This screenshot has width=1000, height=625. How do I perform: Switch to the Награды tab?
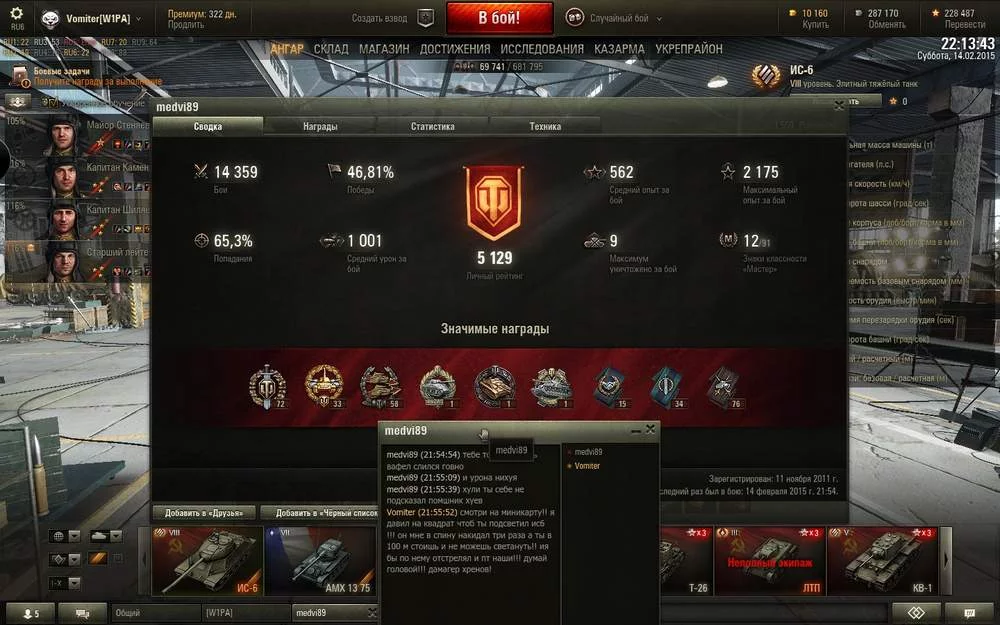tap(320, 127)
